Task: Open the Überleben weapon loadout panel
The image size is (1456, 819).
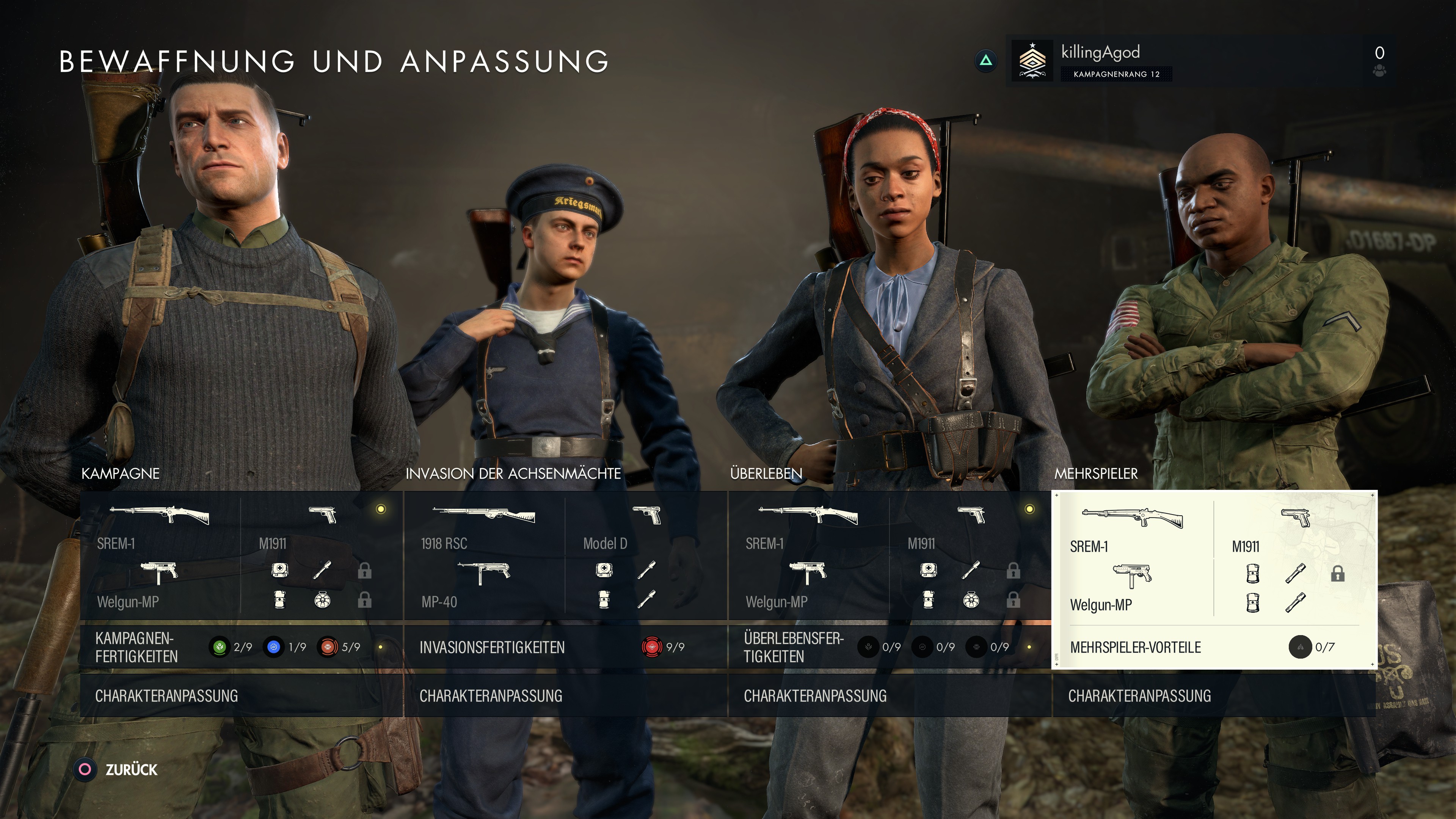Action: click(890, 555)
